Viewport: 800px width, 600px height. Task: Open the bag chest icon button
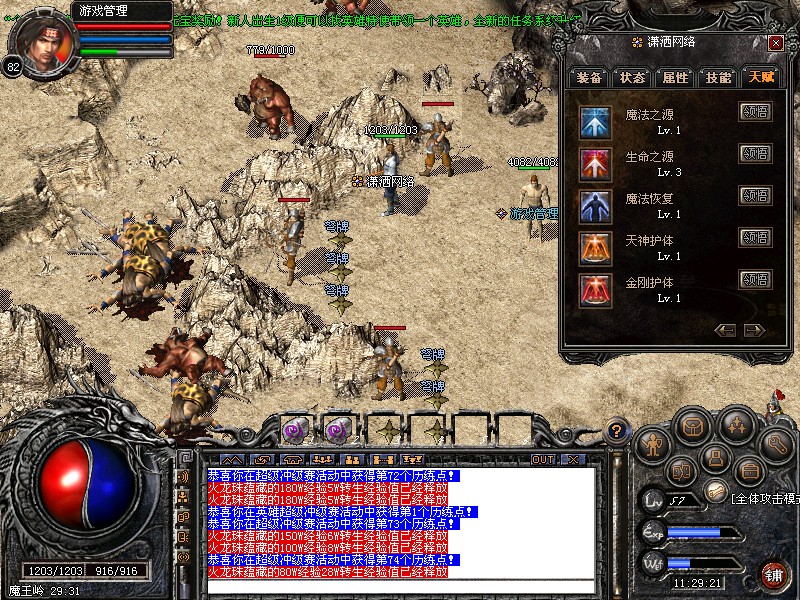pos(692,427)
